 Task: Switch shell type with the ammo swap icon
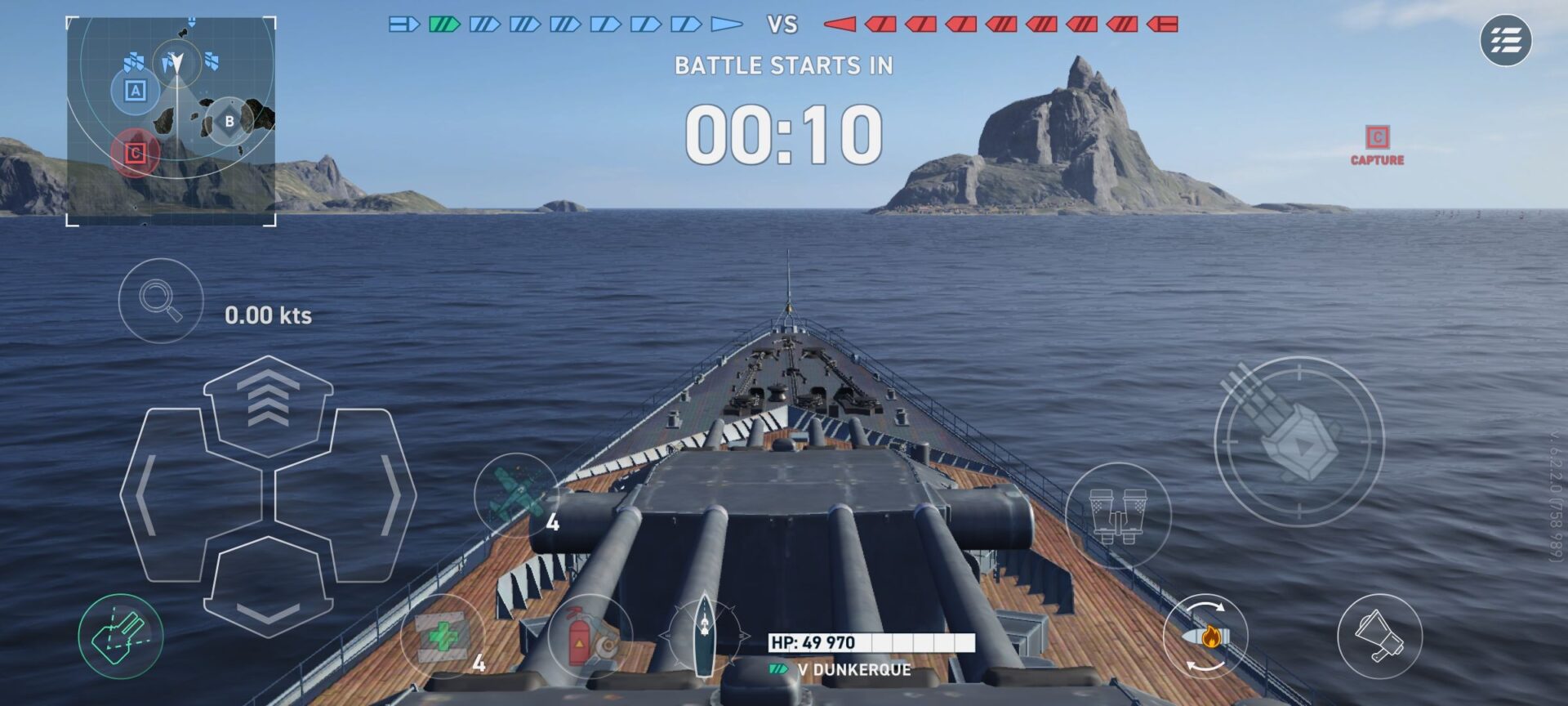pos(1205,637)
